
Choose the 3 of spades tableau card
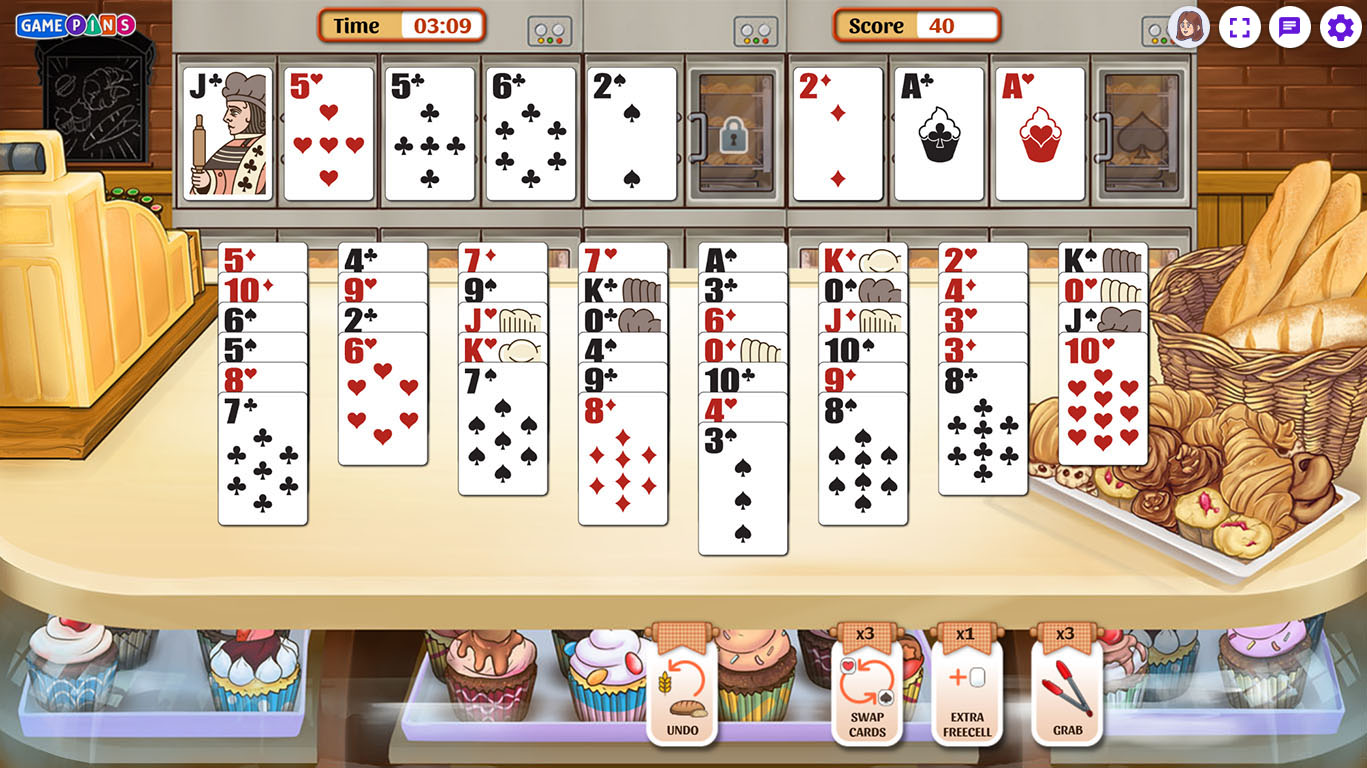click(x=743, y=490)
